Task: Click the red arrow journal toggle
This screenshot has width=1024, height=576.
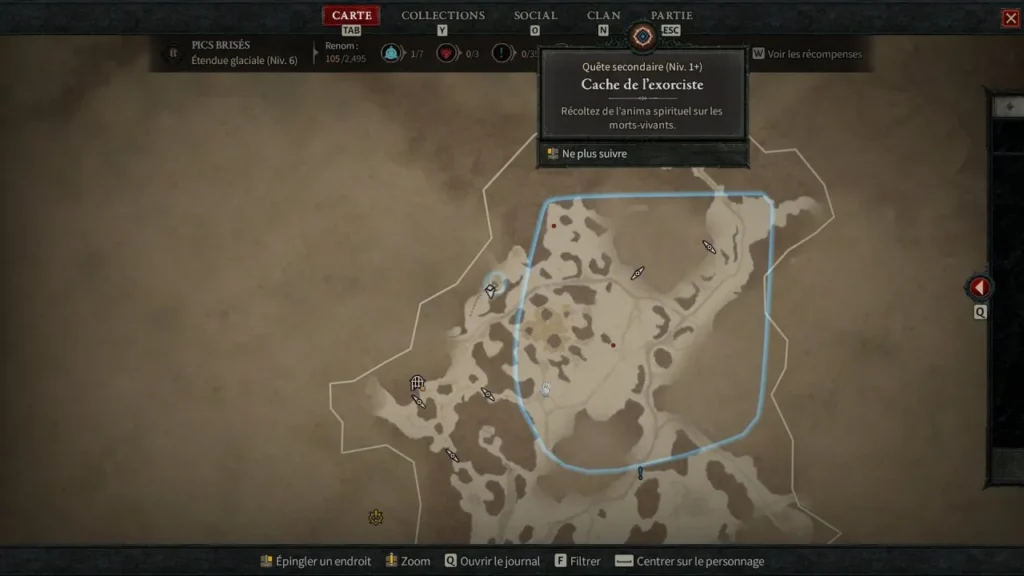Action: (980, 288)
